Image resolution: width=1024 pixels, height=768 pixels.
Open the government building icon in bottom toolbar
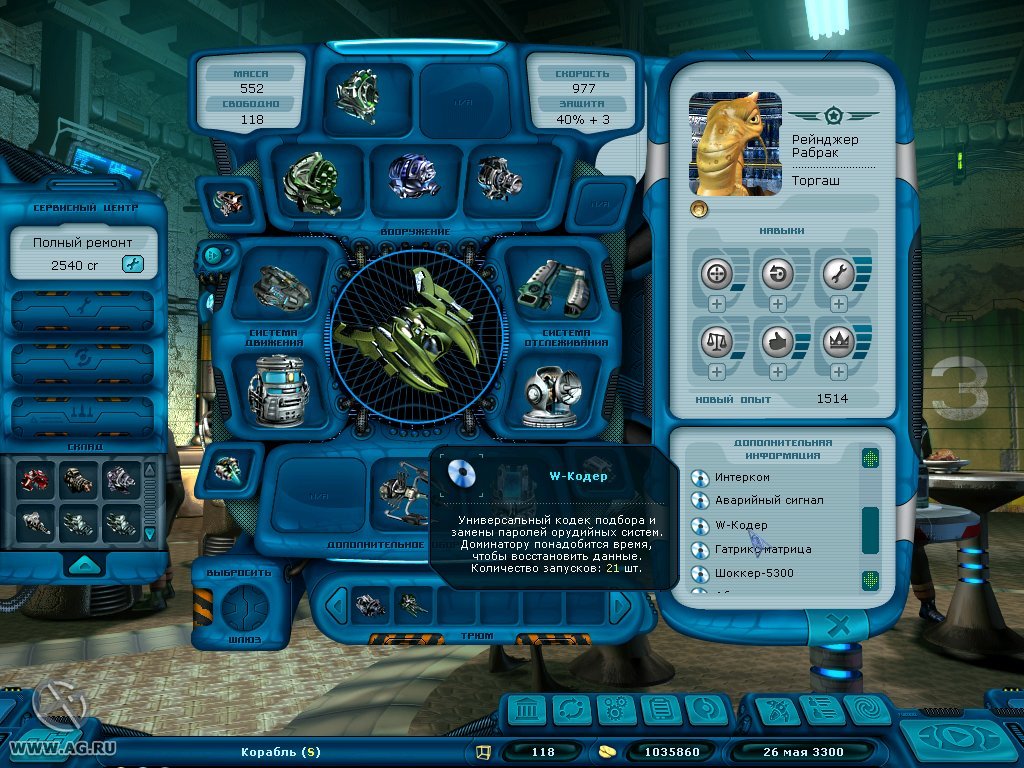(x=526, y=710)
